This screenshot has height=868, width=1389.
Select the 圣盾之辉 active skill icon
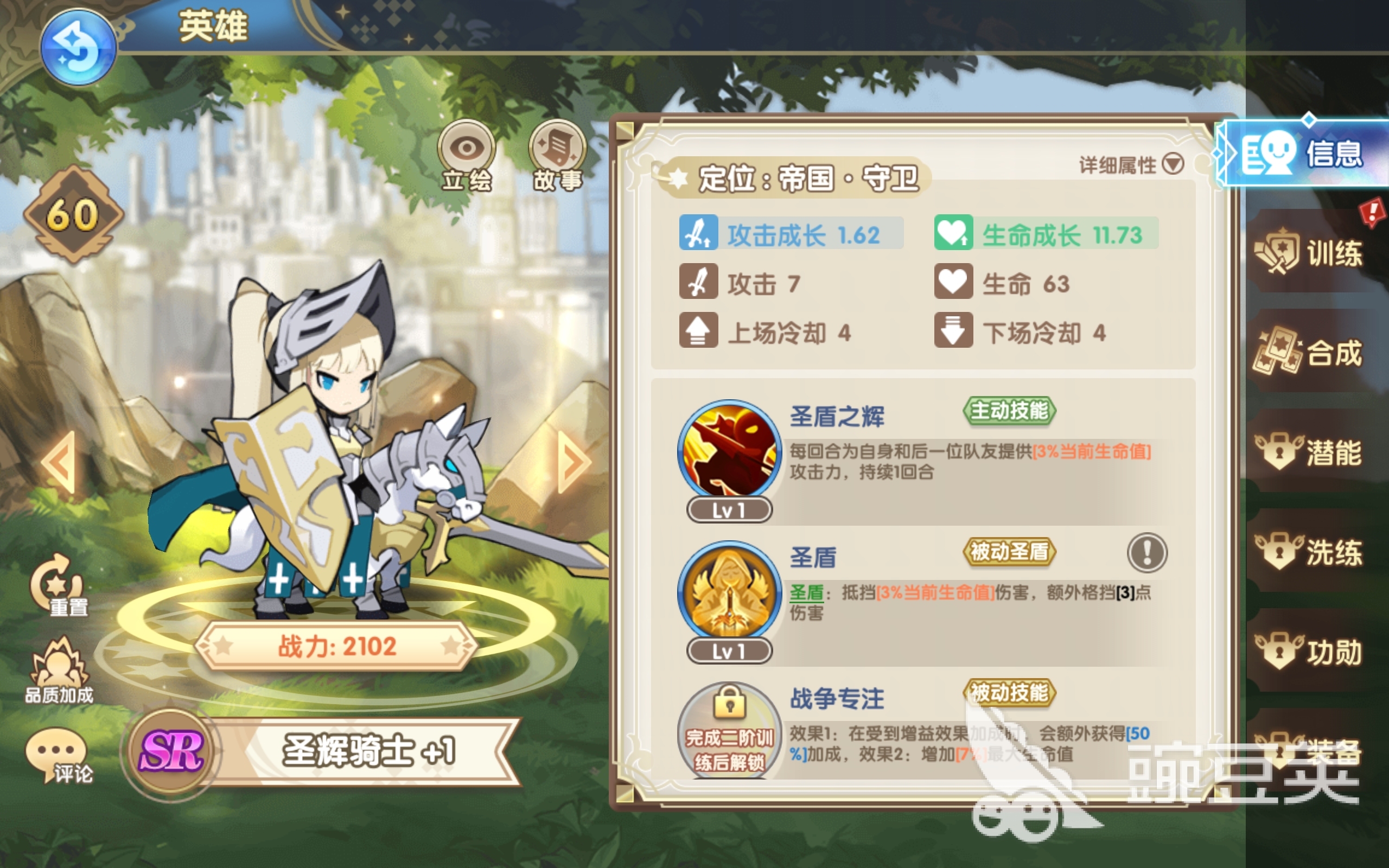(729, 451)
